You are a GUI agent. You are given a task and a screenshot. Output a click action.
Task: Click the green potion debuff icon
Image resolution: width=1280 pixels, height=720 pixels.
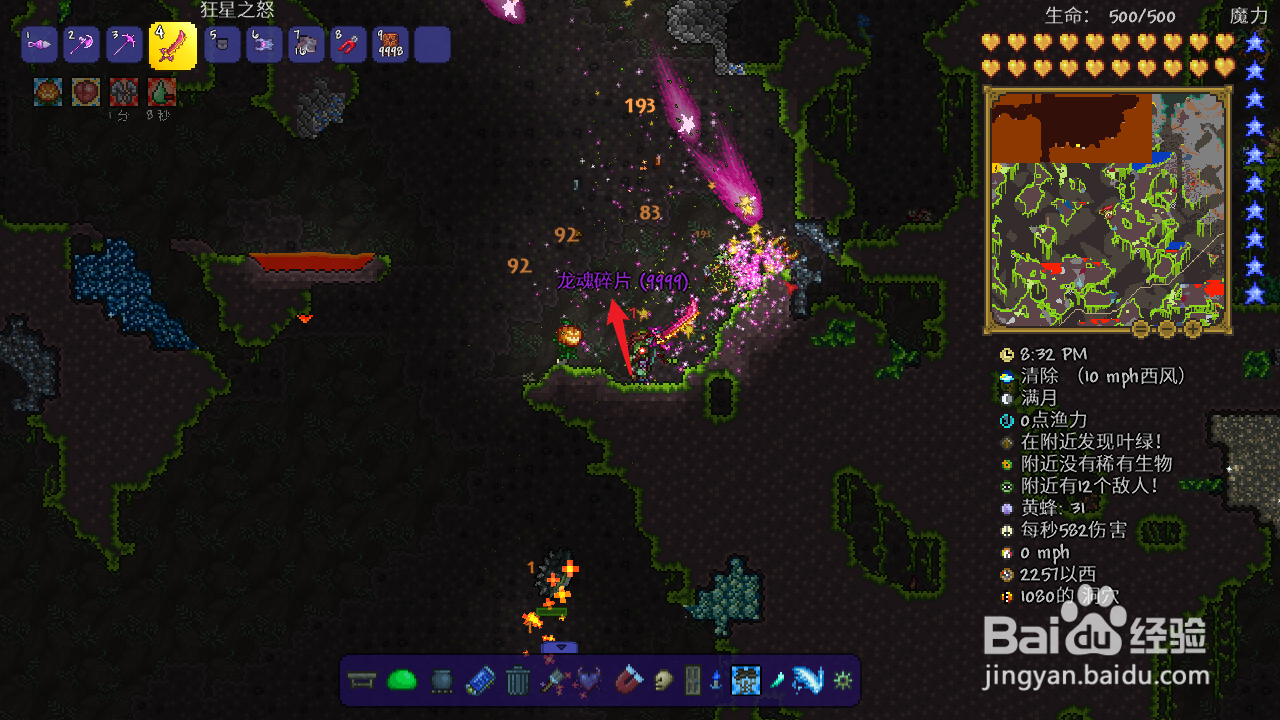pos(162,92)
